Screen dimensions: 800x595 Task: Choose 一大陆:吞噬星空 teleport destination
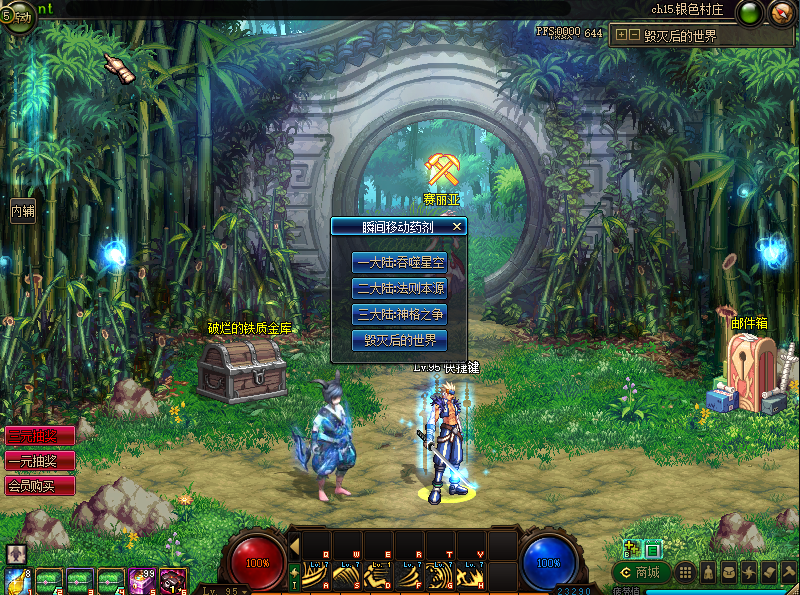[398, 263]
